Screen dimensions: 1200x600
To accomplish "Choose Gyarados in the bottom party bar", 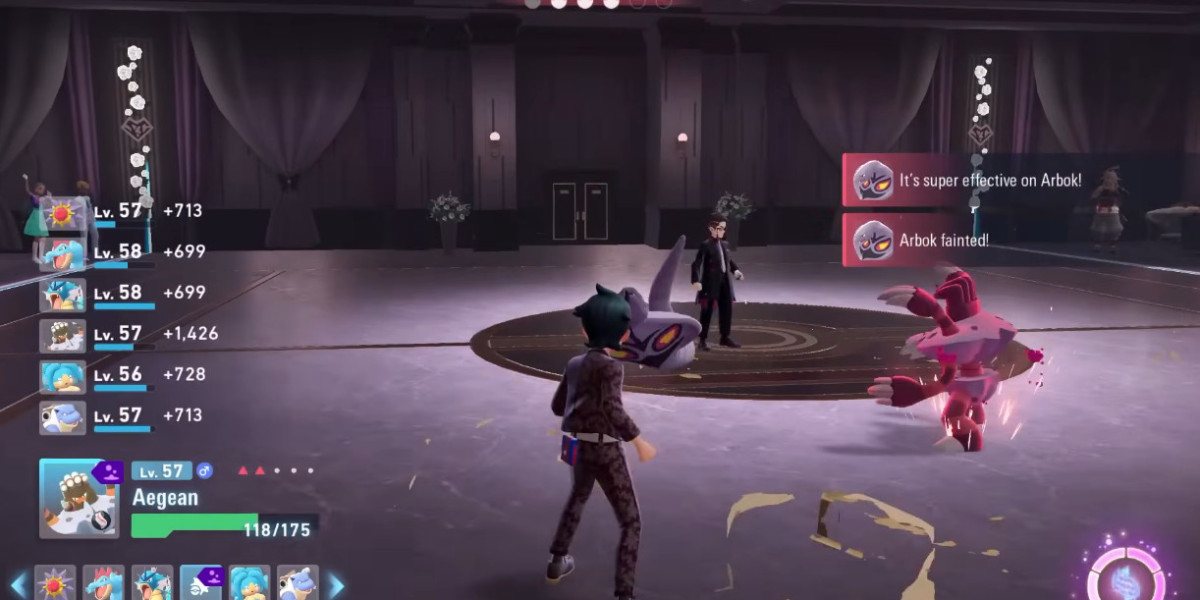I will pos(152,584).
